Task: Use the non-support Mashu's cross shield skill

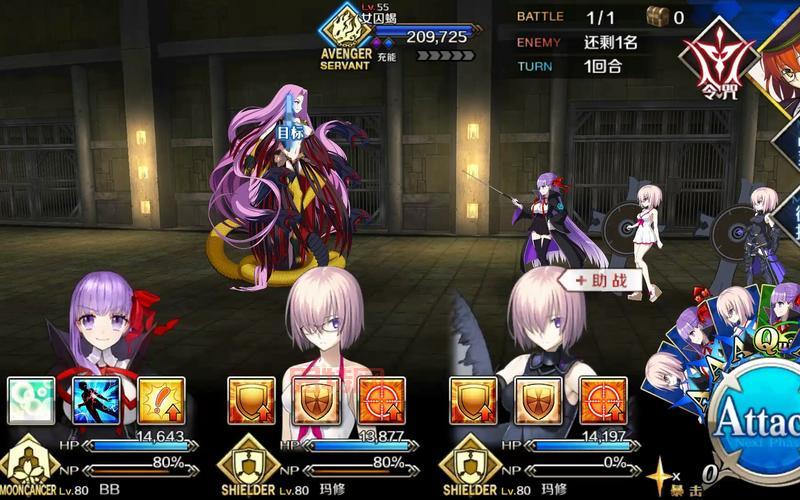Action: (x=316, y=401)
